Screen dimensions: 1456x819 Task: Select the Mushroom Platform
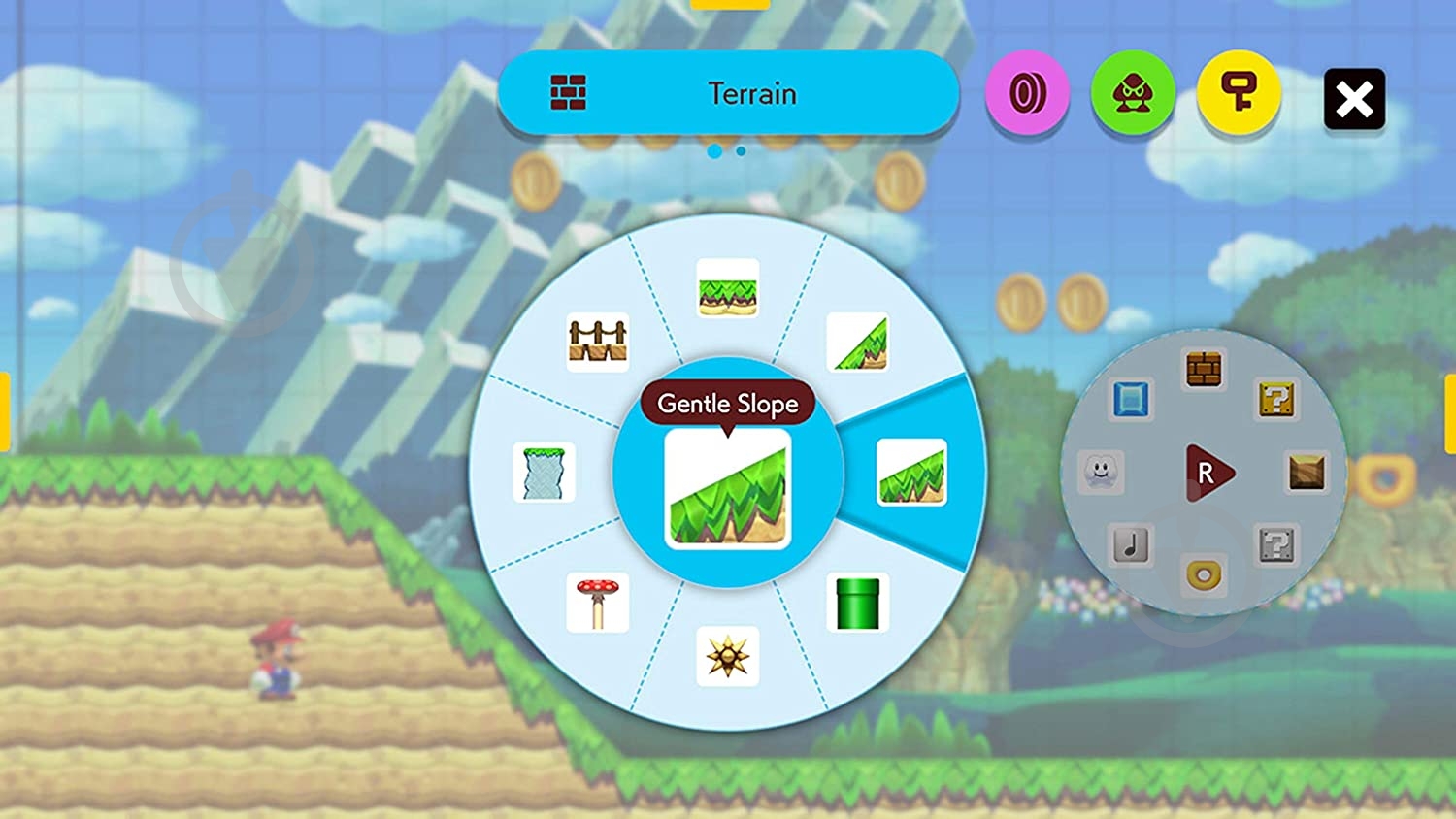(598, 600)
